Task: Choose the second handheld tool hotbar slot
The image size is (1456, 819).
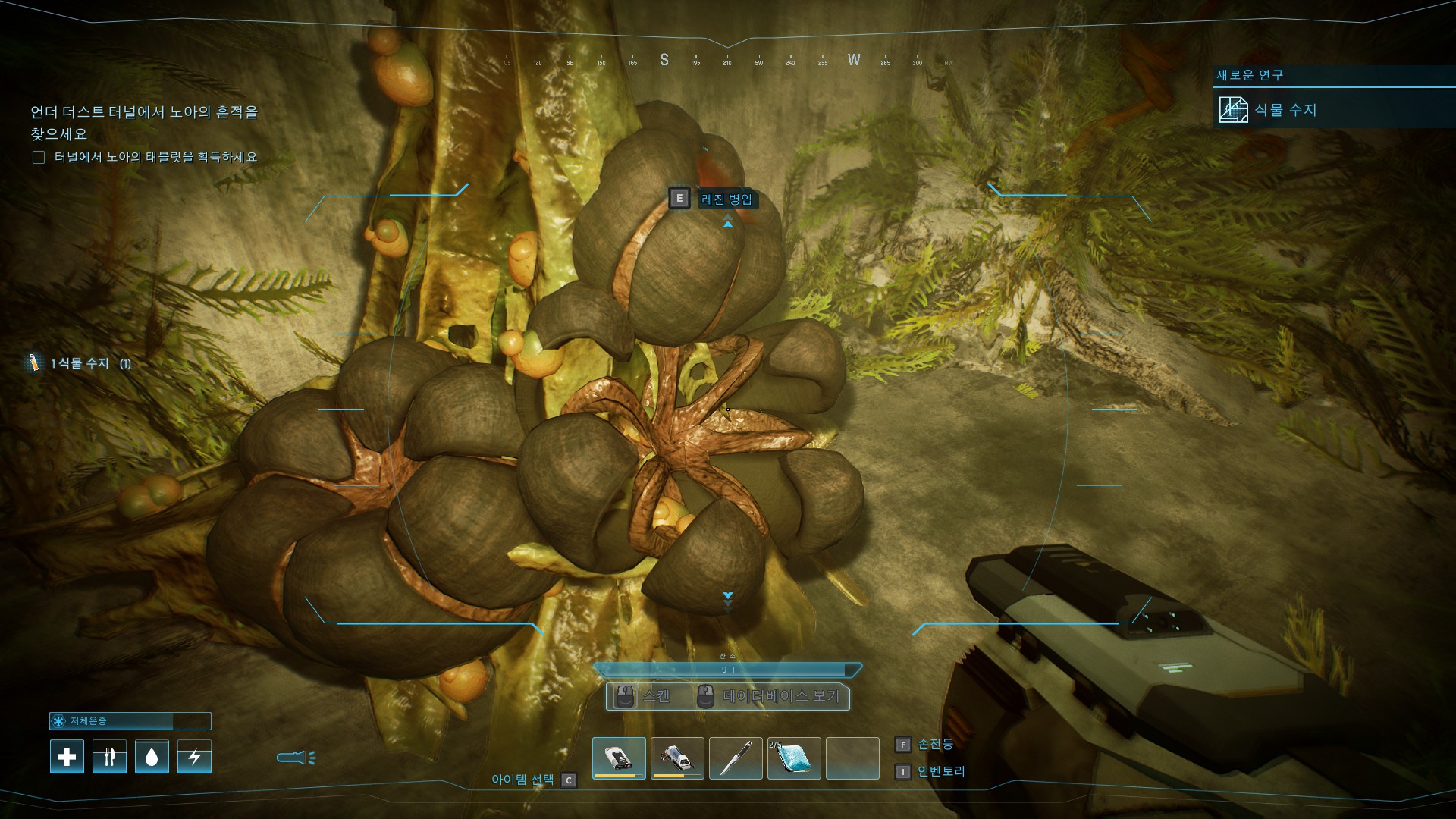Action: click(677, 758)
